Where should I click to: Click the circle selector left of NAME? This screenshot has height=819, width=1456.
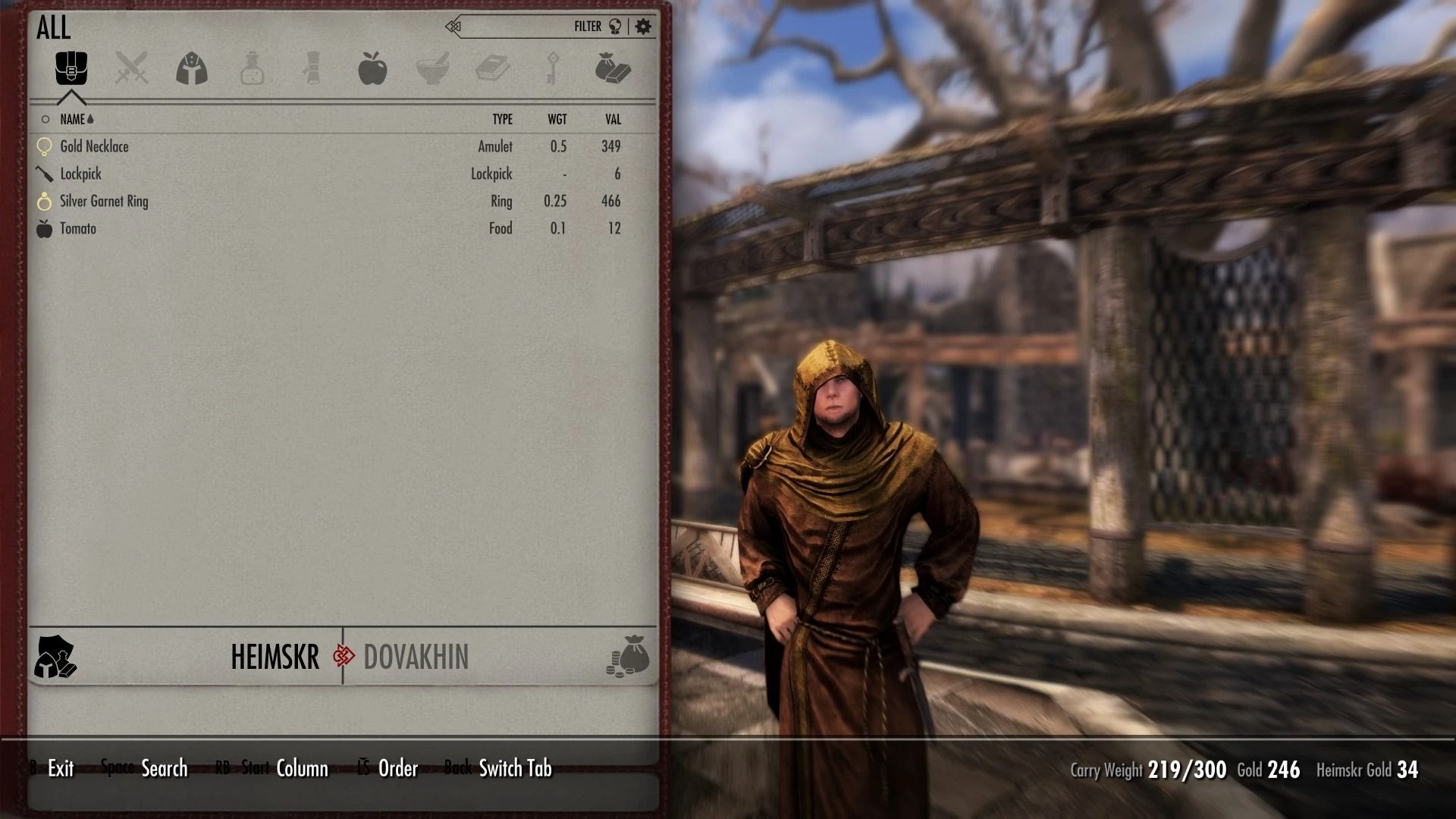tap(45, 119)
